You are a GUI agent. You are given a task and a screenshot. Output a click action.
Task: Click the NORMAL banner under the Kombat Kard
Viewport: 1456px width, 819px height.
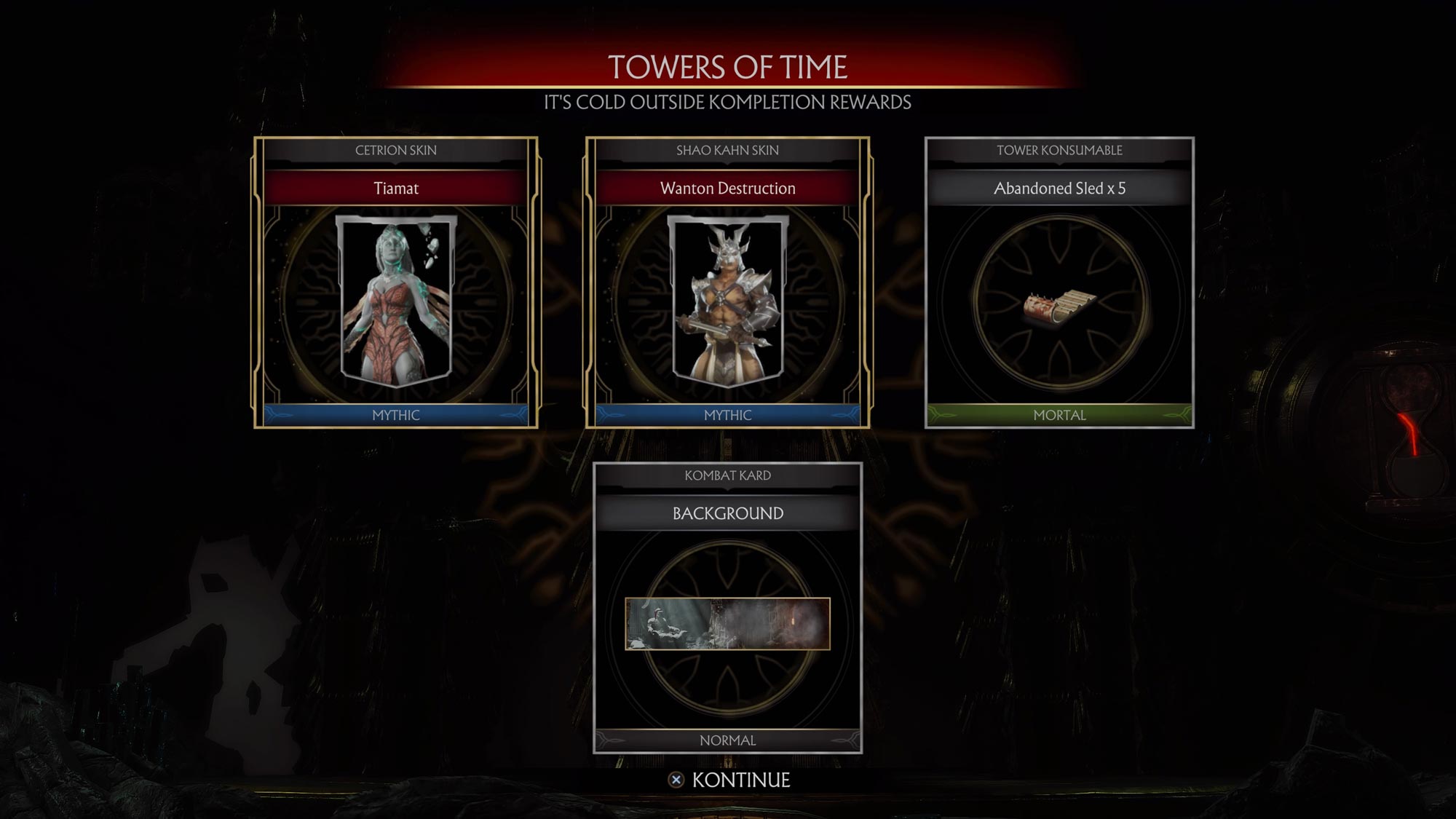[x=728, y=740]
